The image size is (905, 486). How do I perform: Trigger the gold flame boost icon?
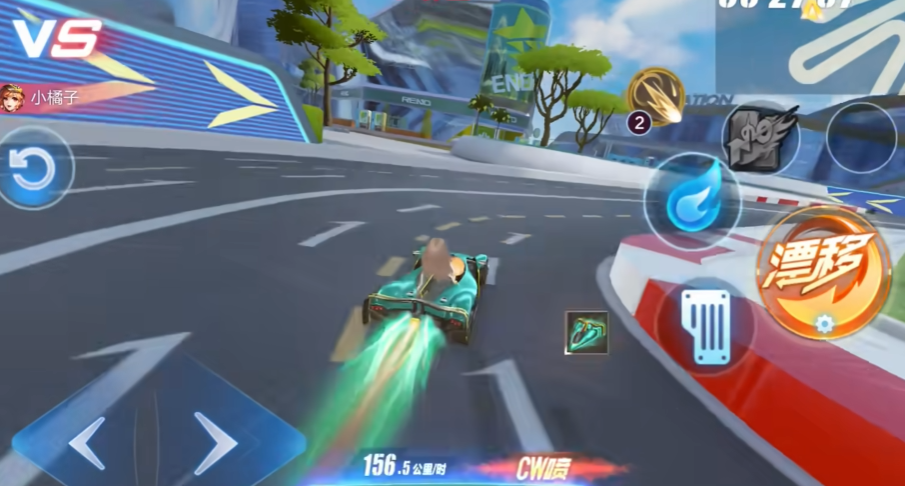(656, 96)
